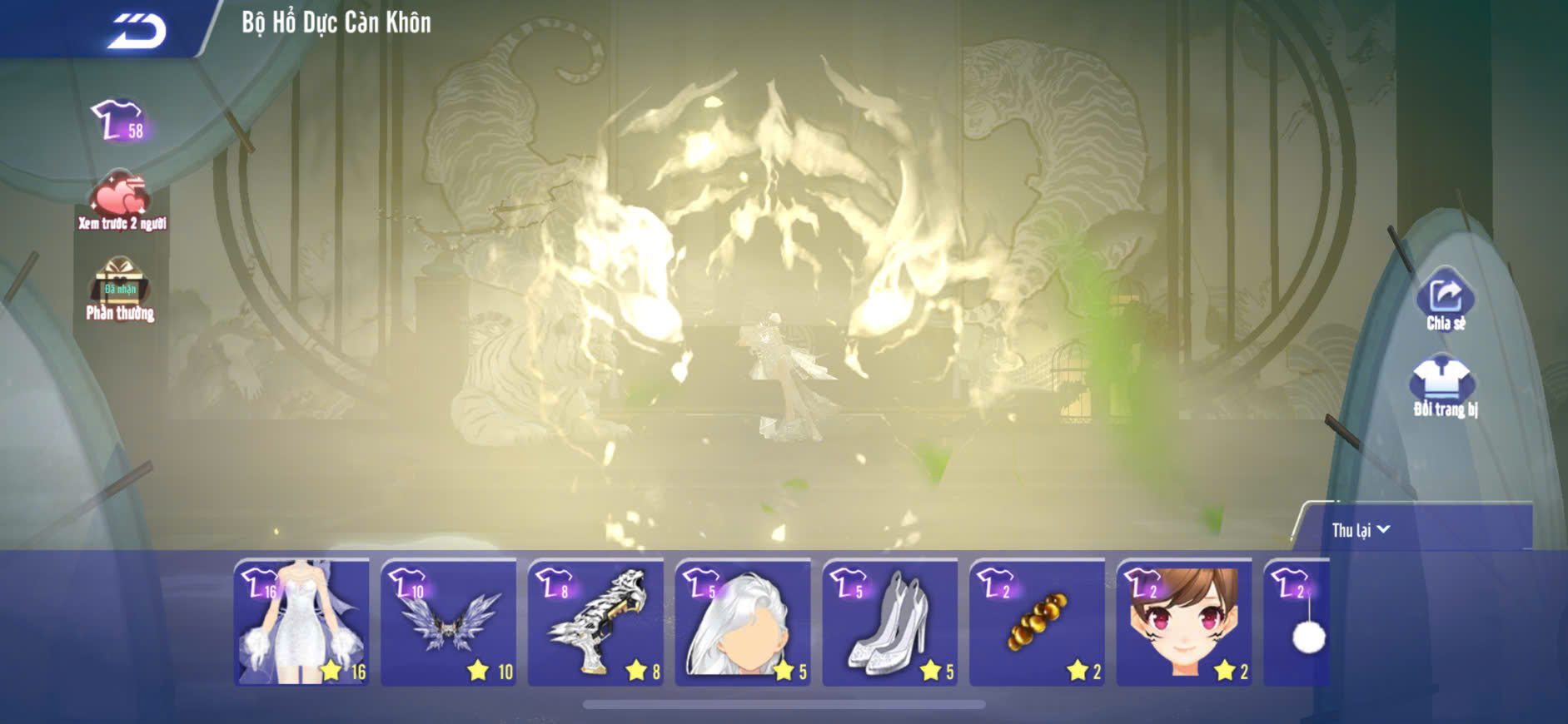The image size is (1568, 724).
Task: Tap the Chia sẻ share button
Action: [x=1445, y=301]
